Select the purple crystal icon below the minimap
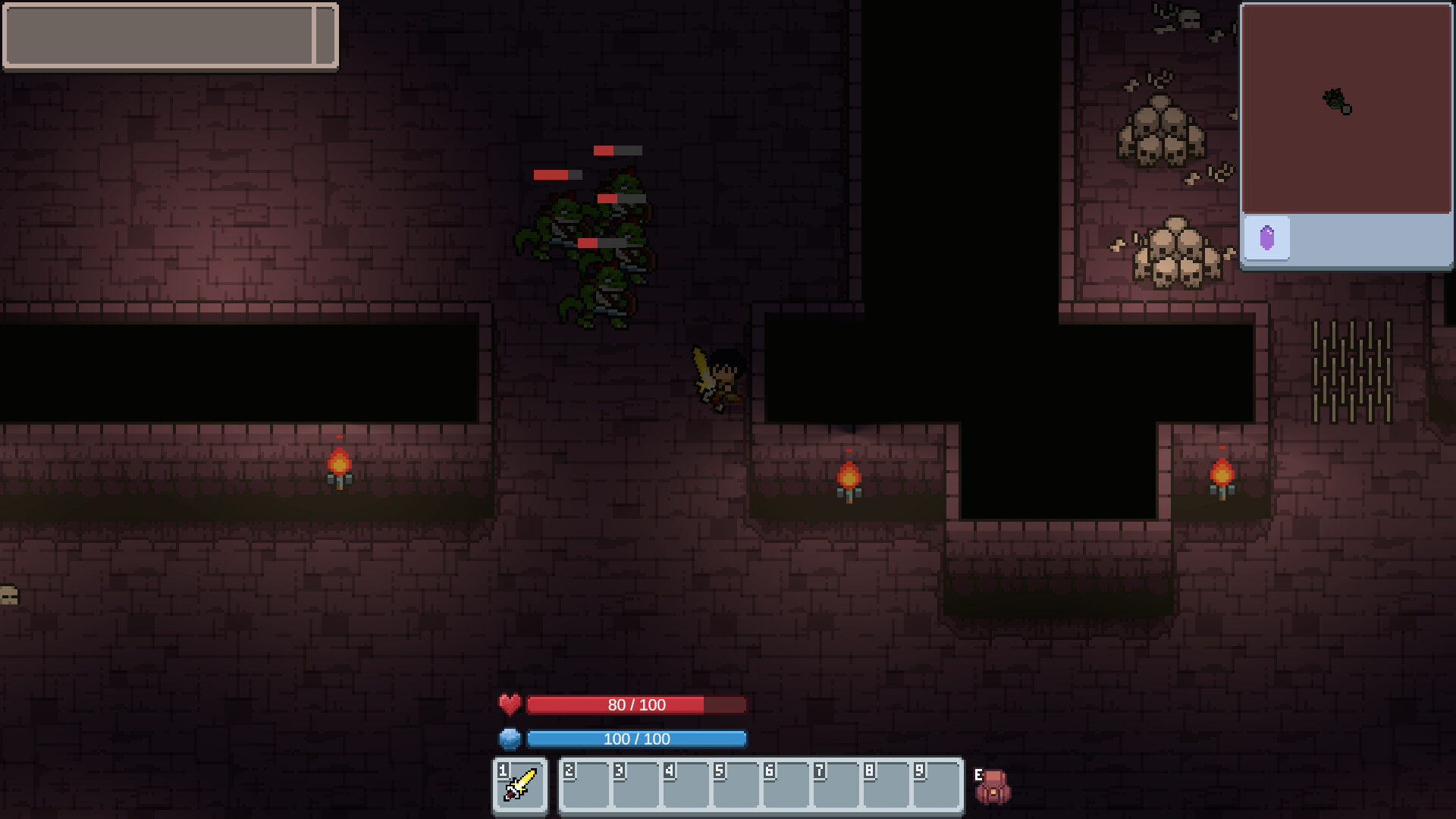This screenshot has width=1456, height=819. (1267, 238)
